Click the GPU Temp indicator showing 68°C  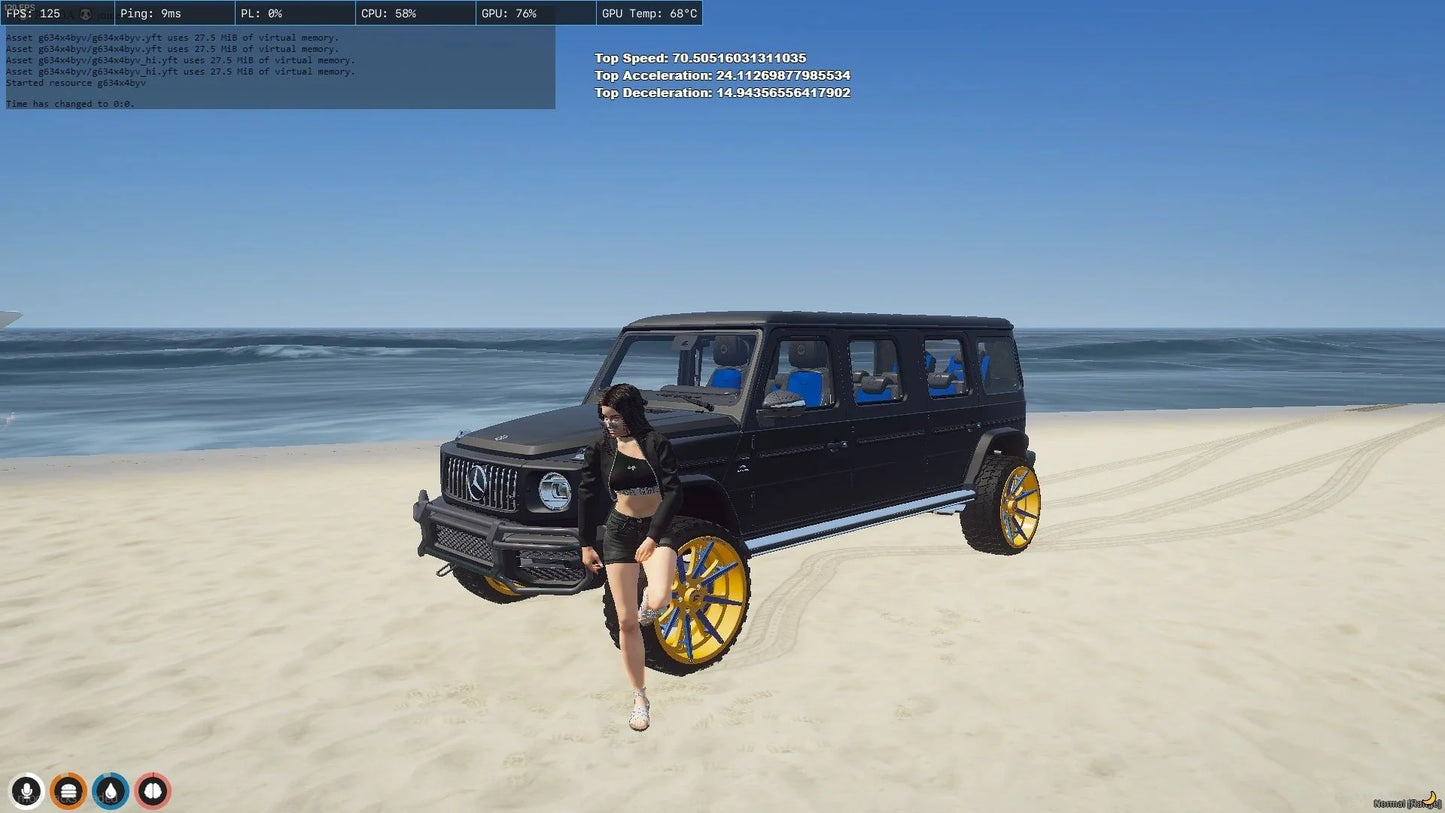click(648, 13)
